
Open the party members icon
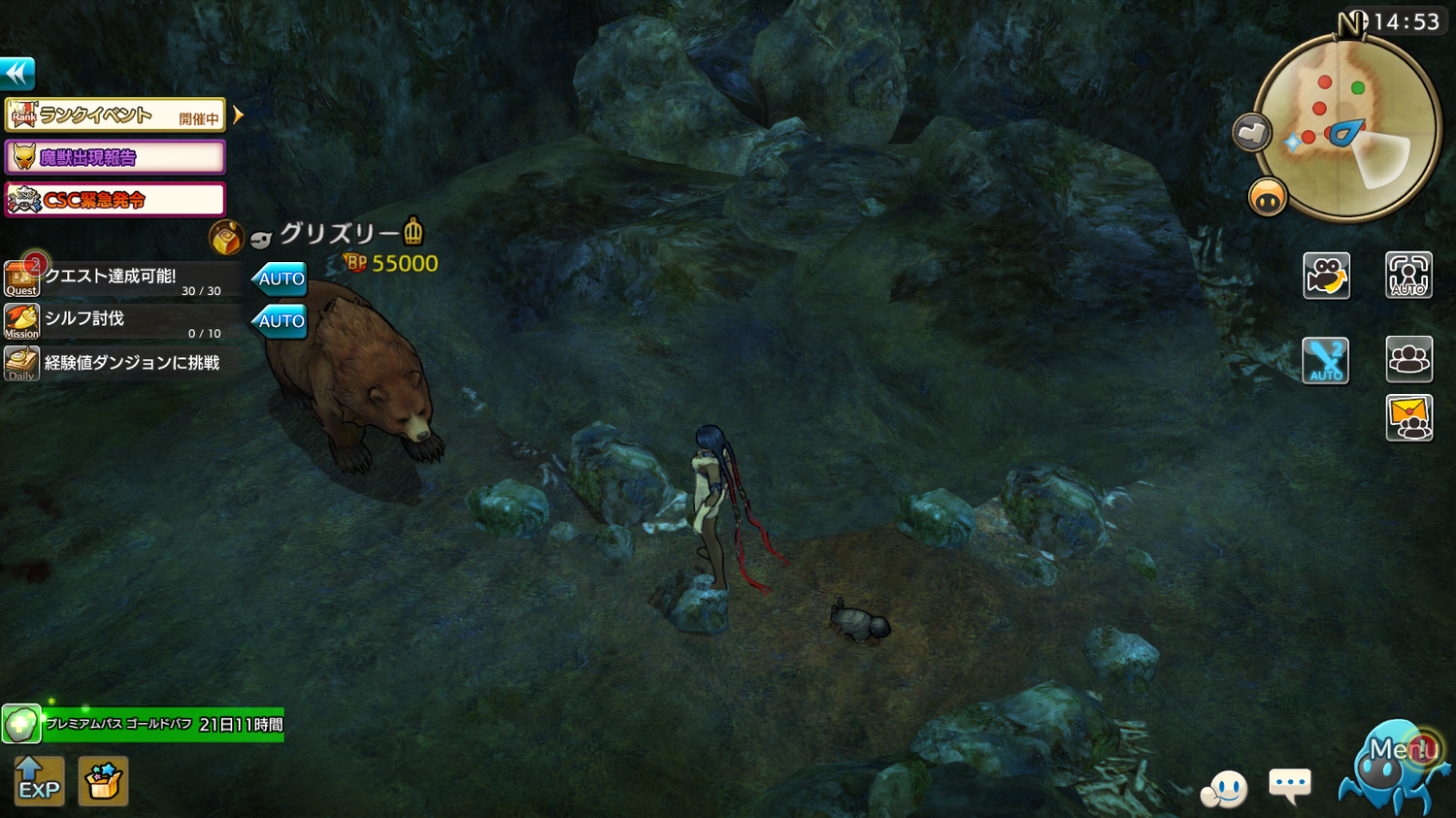click(x=1408, y=360)
